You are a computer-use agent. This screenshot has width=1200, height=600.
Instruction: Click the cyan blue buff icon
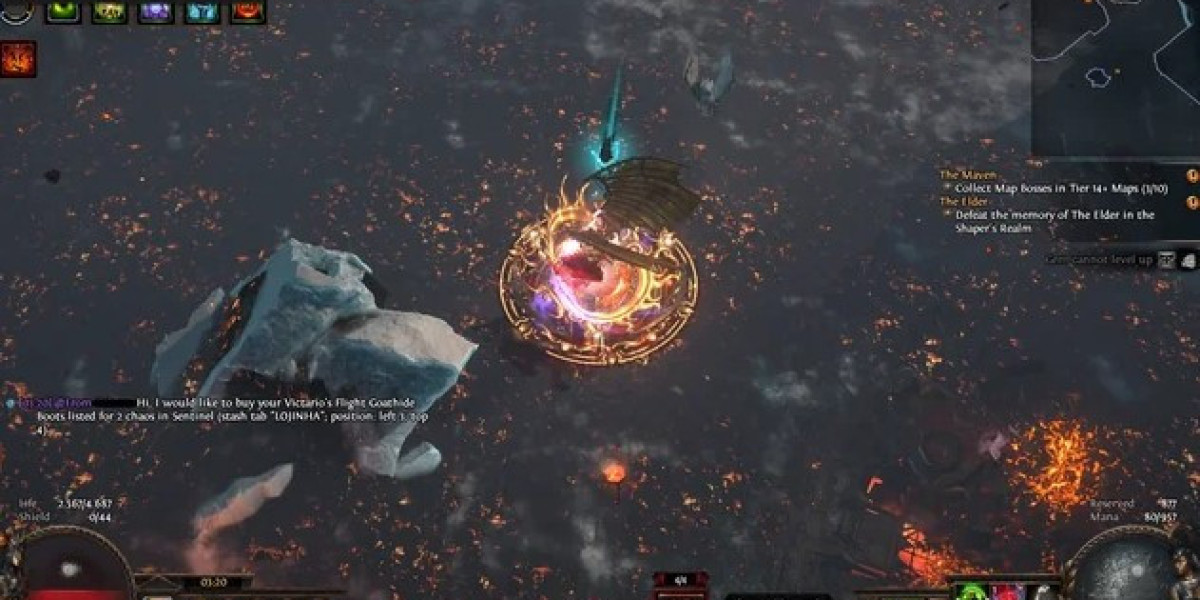[202, 11]
